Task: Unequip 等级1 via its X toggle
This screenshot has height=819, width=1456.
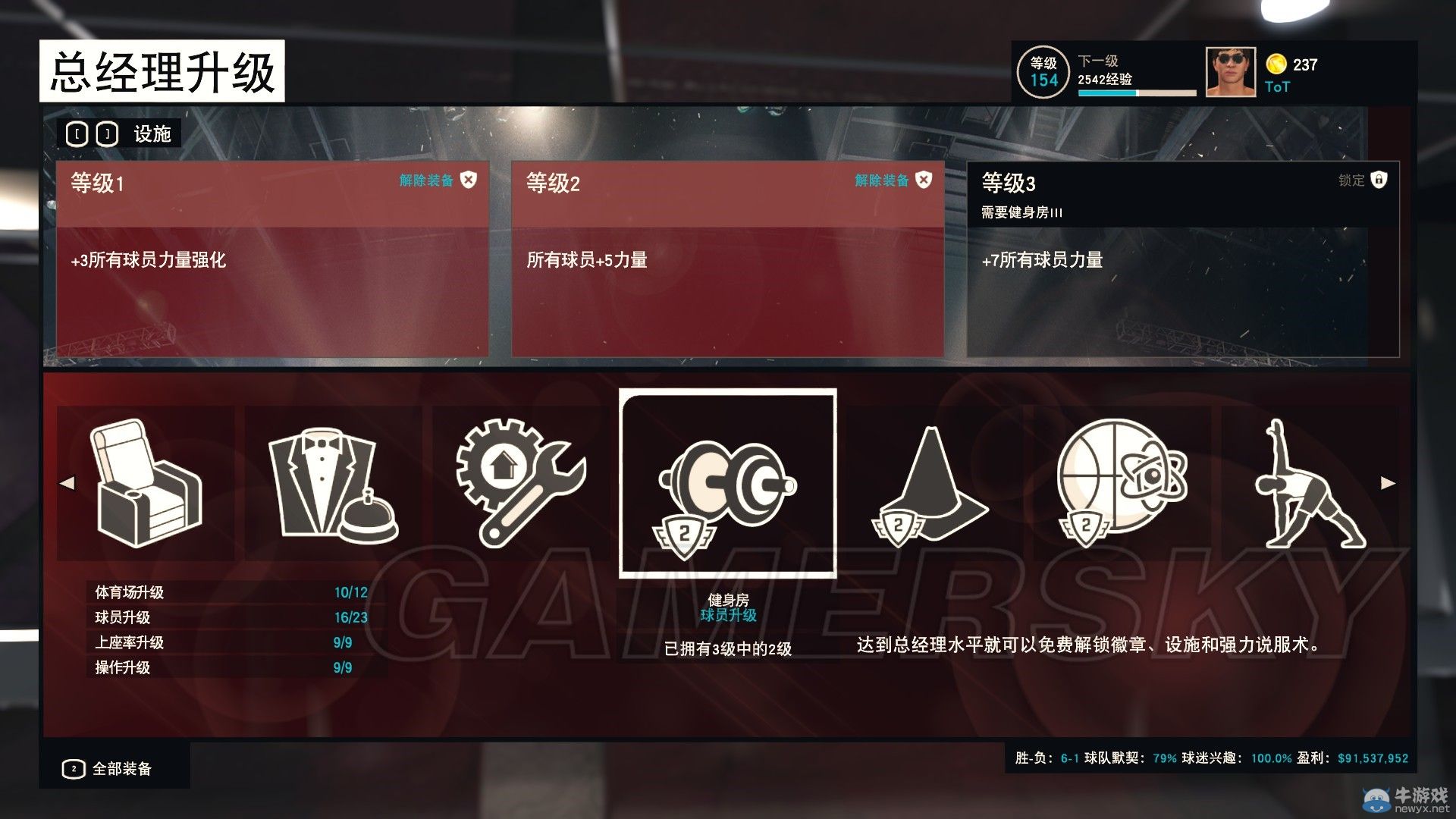Action: point(470,181)
